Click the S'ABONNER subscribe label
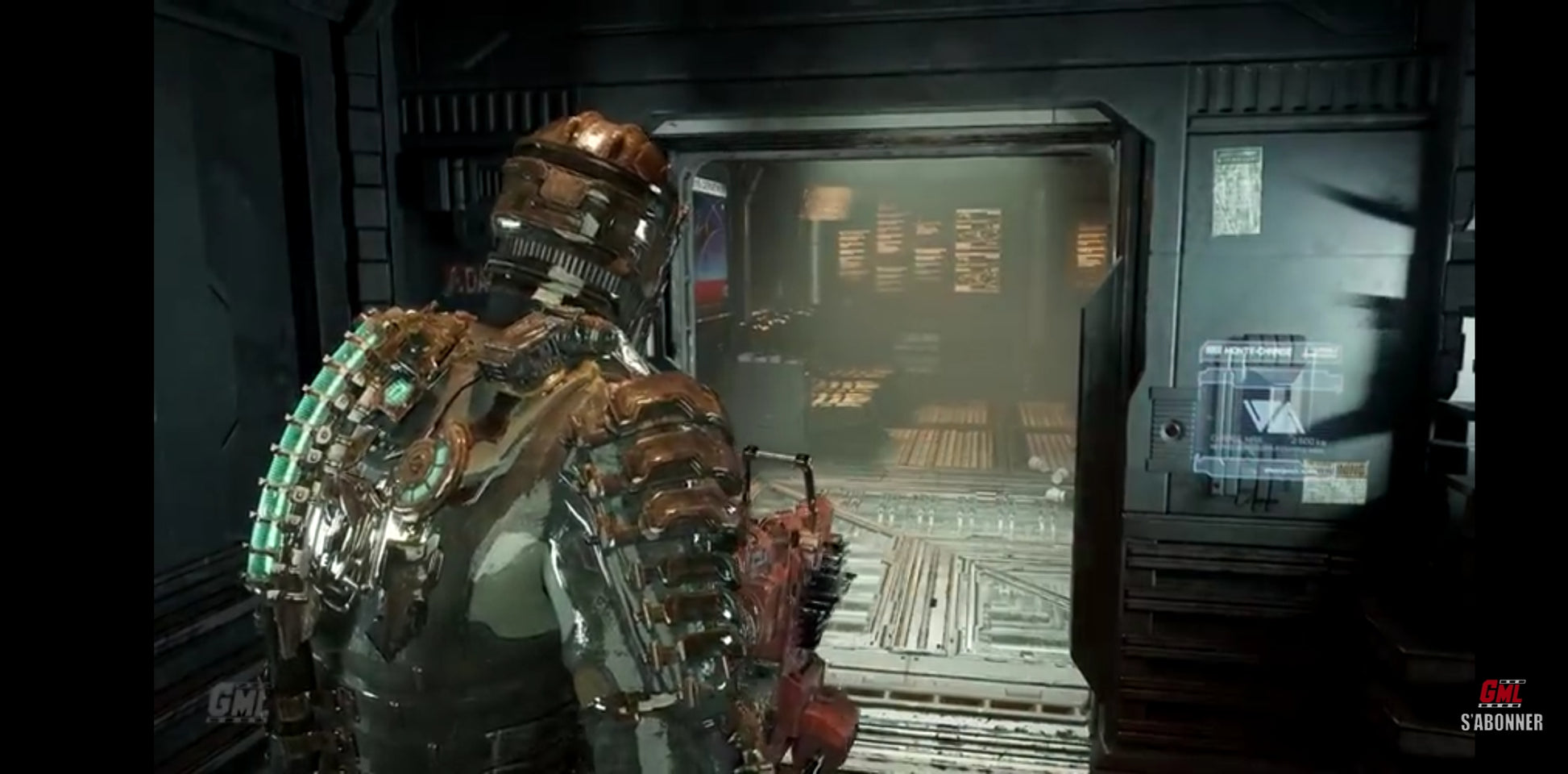The height and width of the screenshot is (774, 1568). pyautogui.click(x=1501, y=722)
